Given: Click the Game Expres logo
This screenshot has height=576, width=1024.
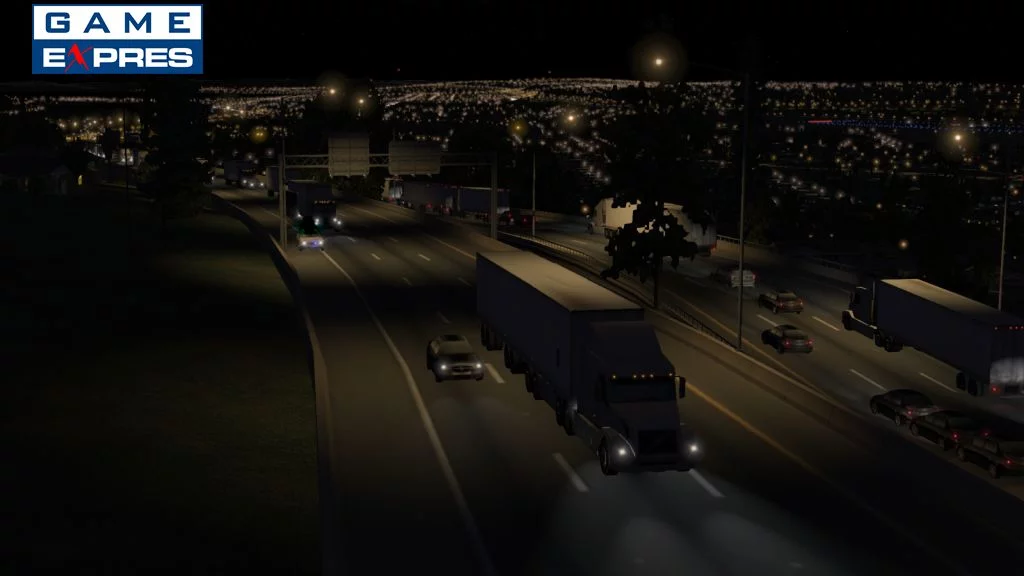Looking at the screenshot, I should (x=117, y=39).
